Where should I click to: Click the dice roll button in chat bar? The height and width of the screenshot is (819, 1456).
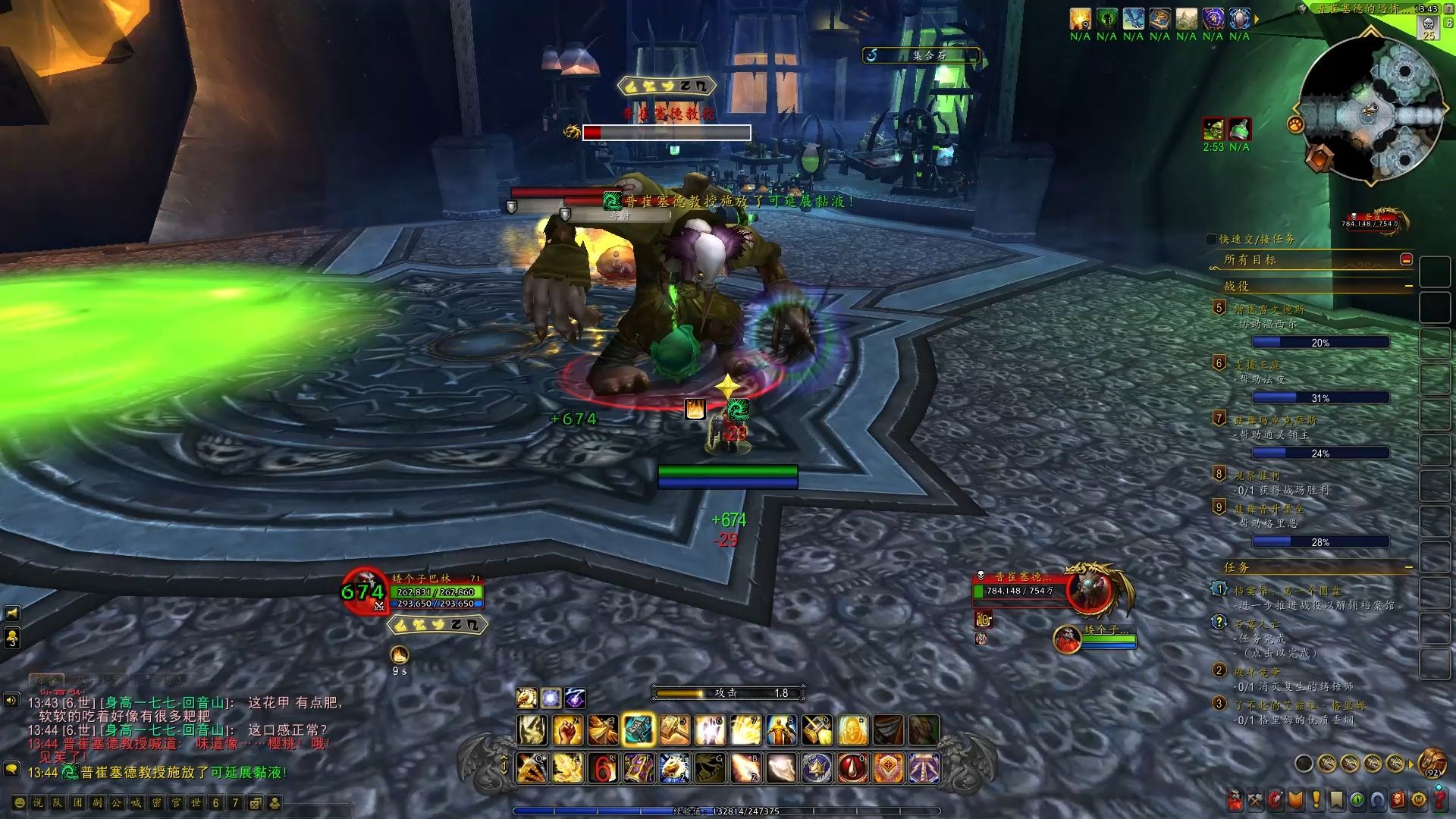(x=256, y=802)
